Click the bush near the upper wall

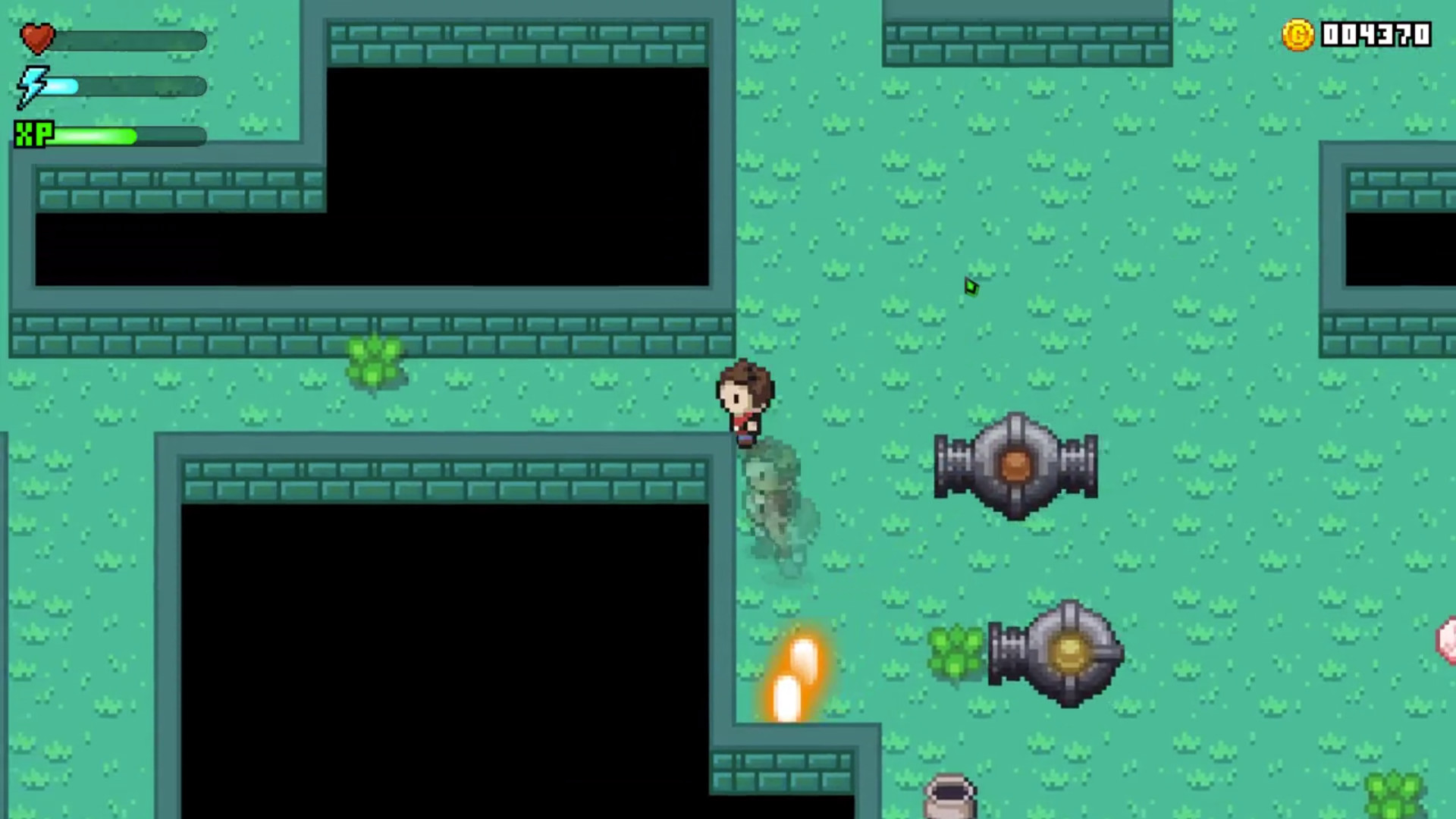373,362
